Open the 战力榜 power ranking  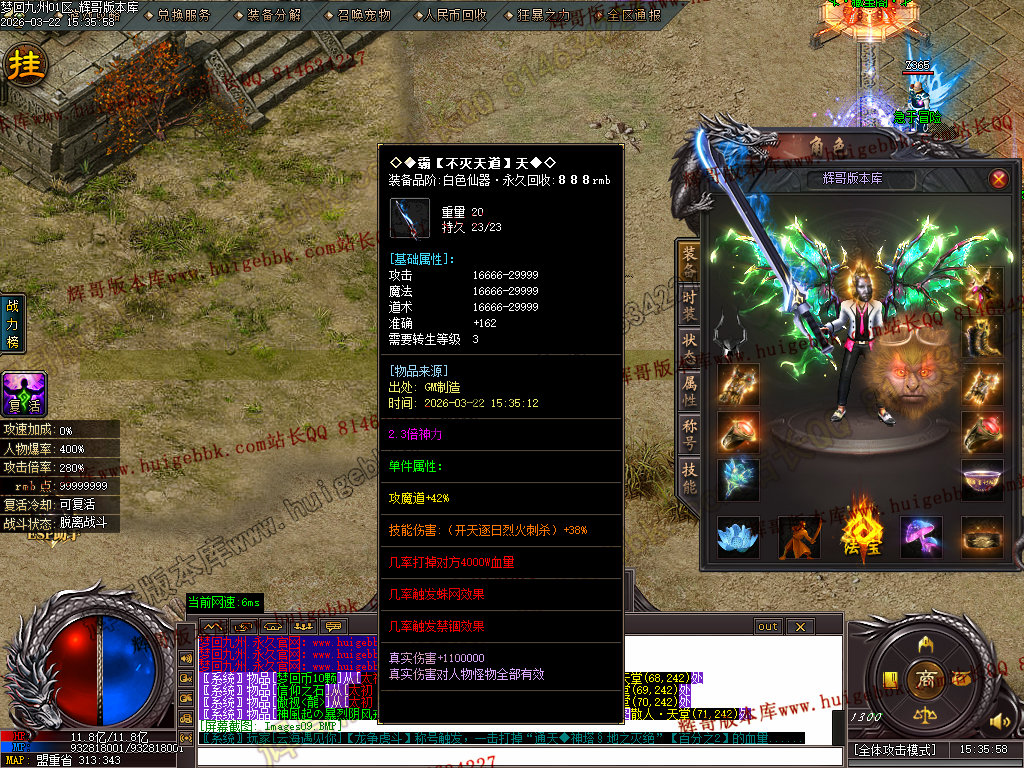(13, 324)
